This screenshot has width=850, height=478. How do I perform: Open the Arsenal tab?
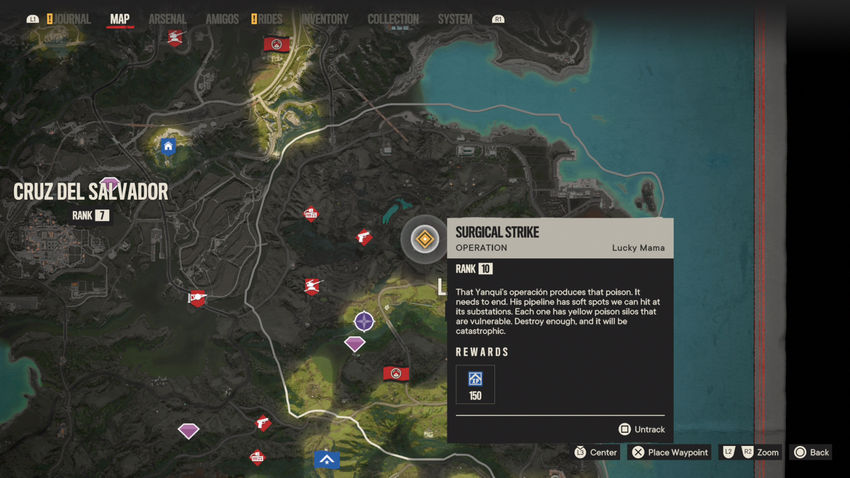coord(167,19)
